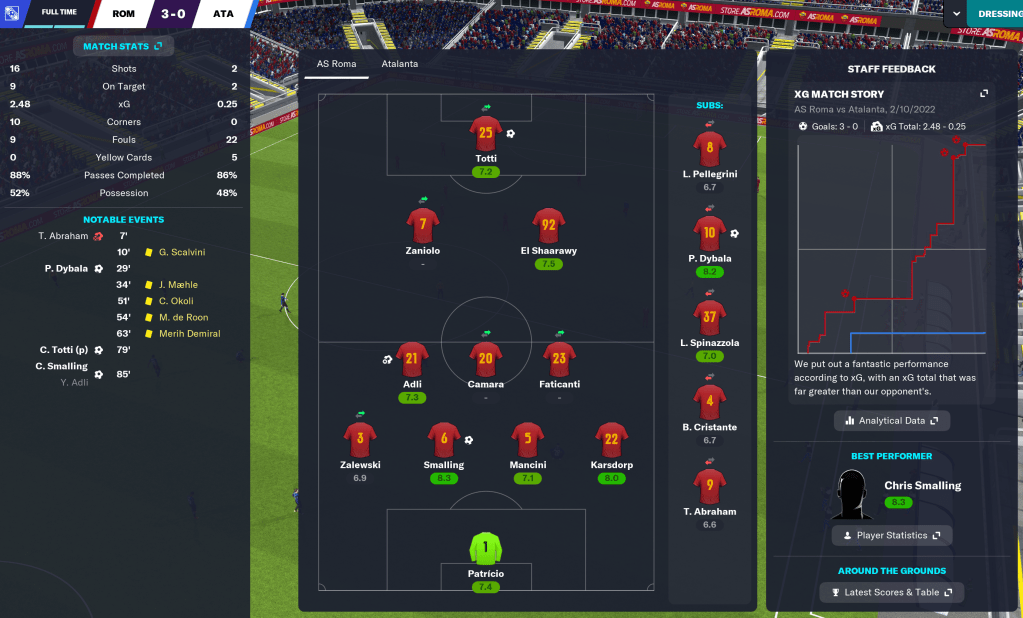The width and height of the screenshot is (1023, 618).
Task: Select El Shaarawy's player icon
Action: pos(549,226)
